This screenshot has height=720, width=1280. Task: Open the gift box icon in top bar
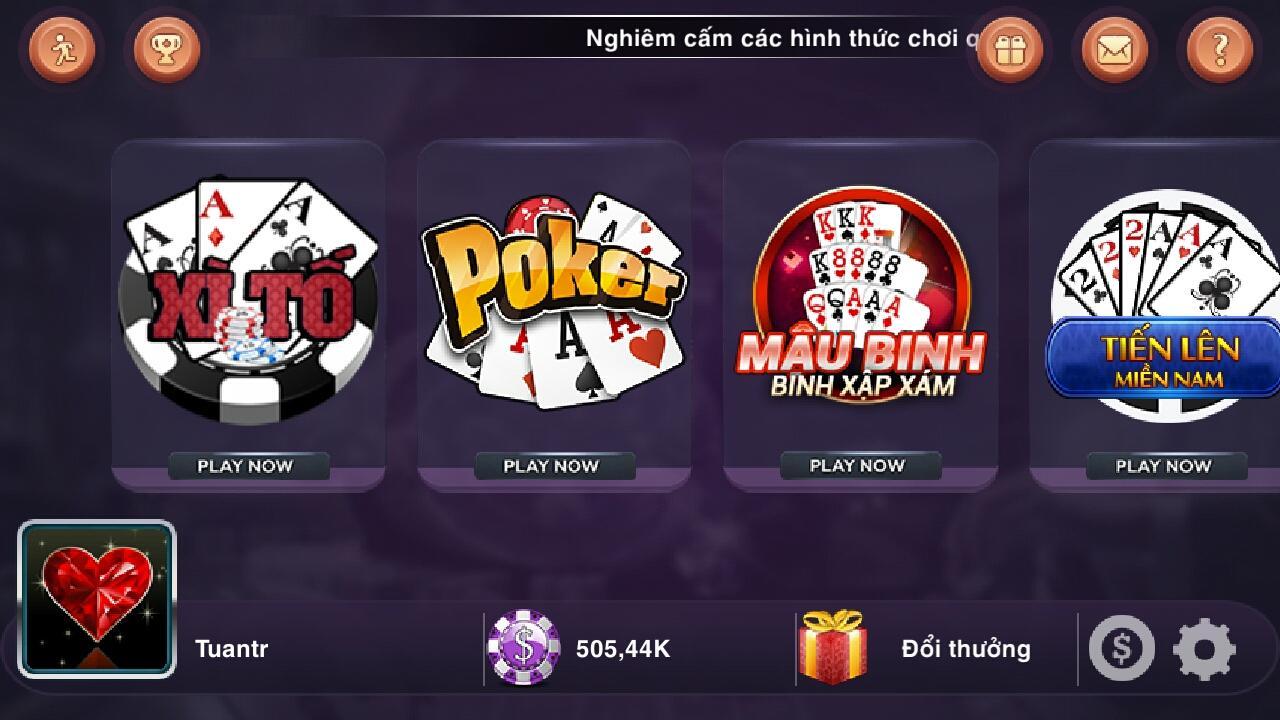coord(1009,47)
